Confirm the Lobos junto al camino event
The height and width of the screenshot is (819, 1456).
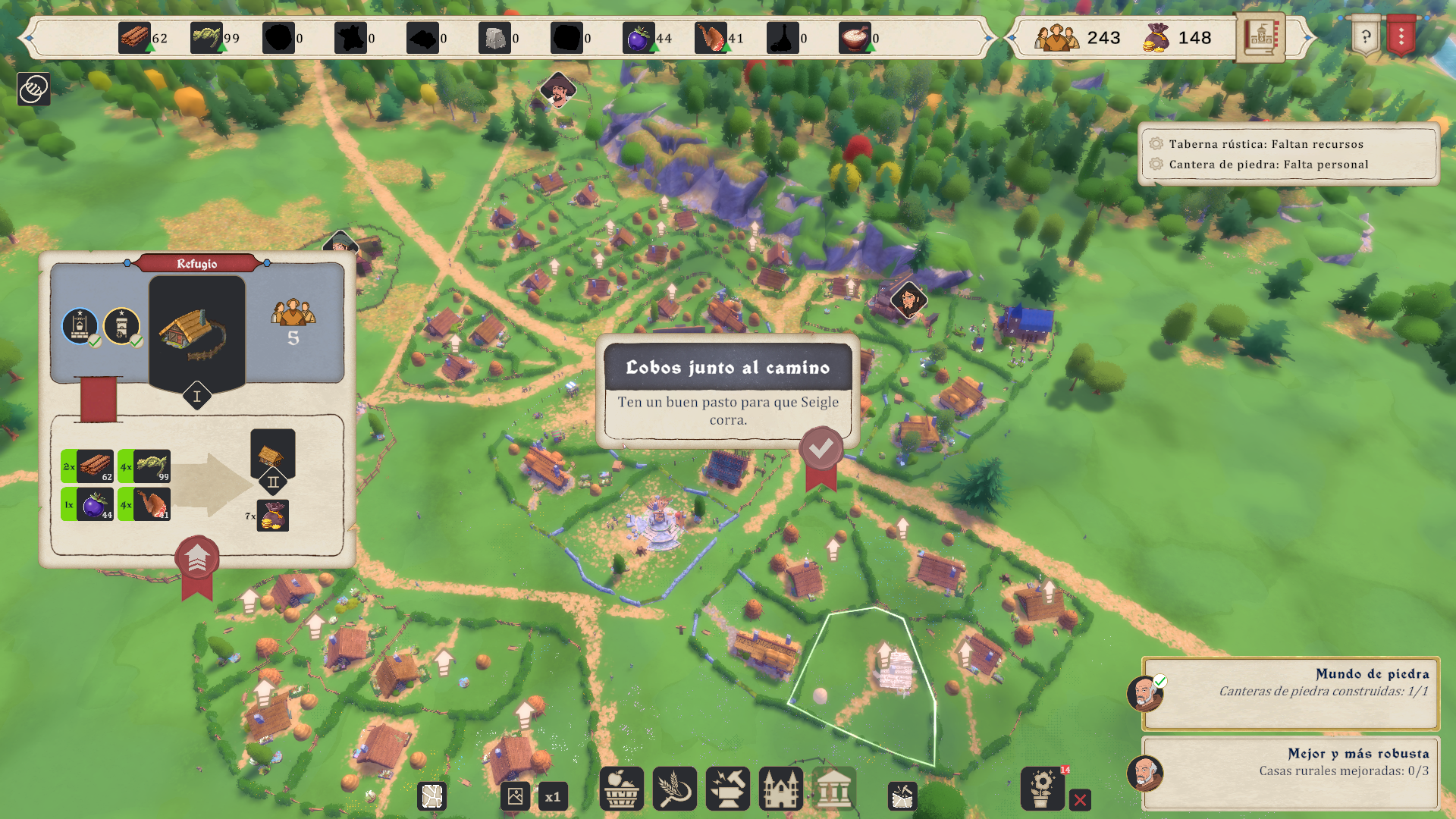[x=821, y=450]
